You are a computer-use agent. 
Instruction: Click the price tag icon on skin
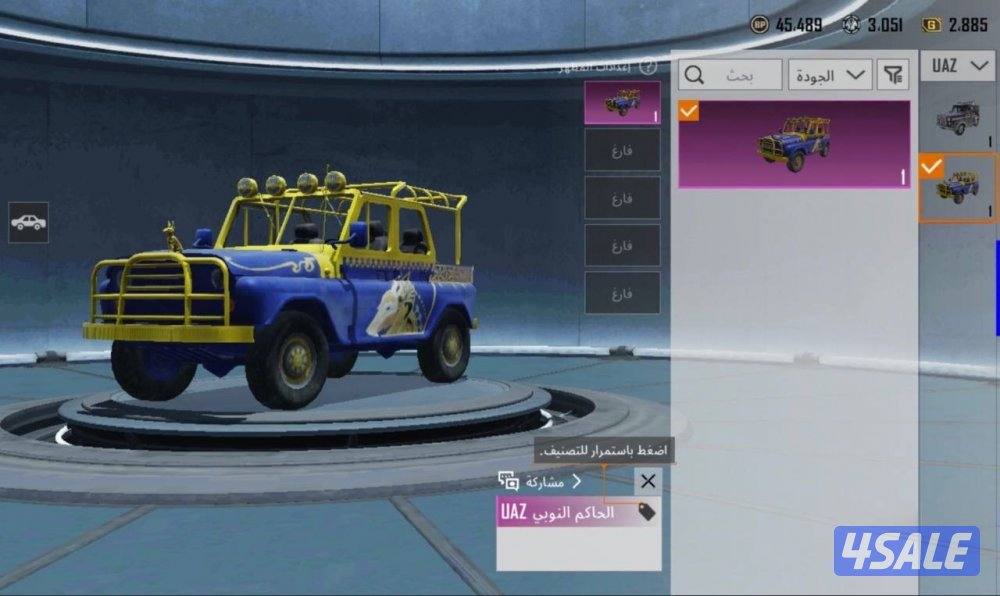pos(646,512)
